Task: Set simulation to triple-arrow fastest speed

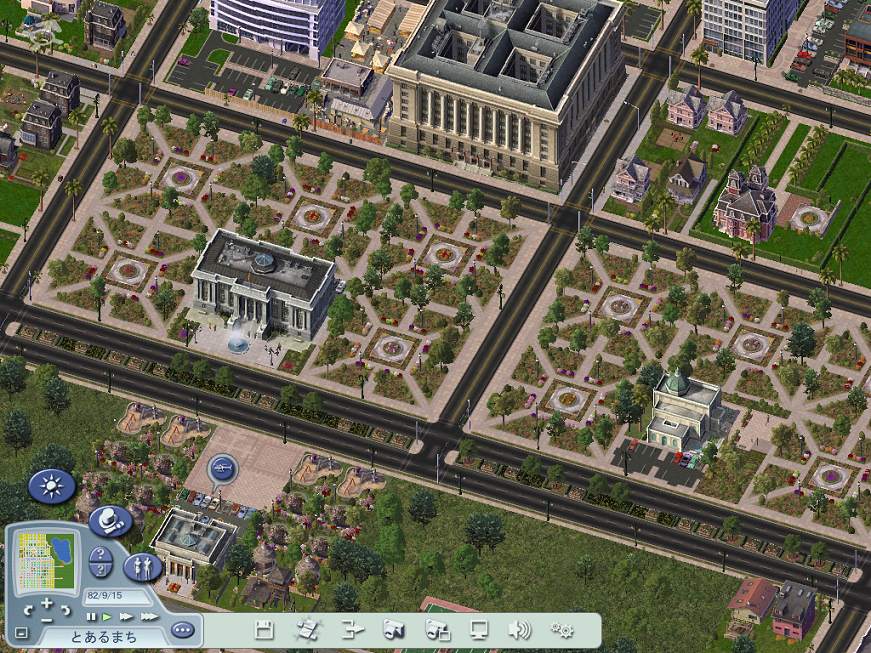Action: (x=148, y=617)
